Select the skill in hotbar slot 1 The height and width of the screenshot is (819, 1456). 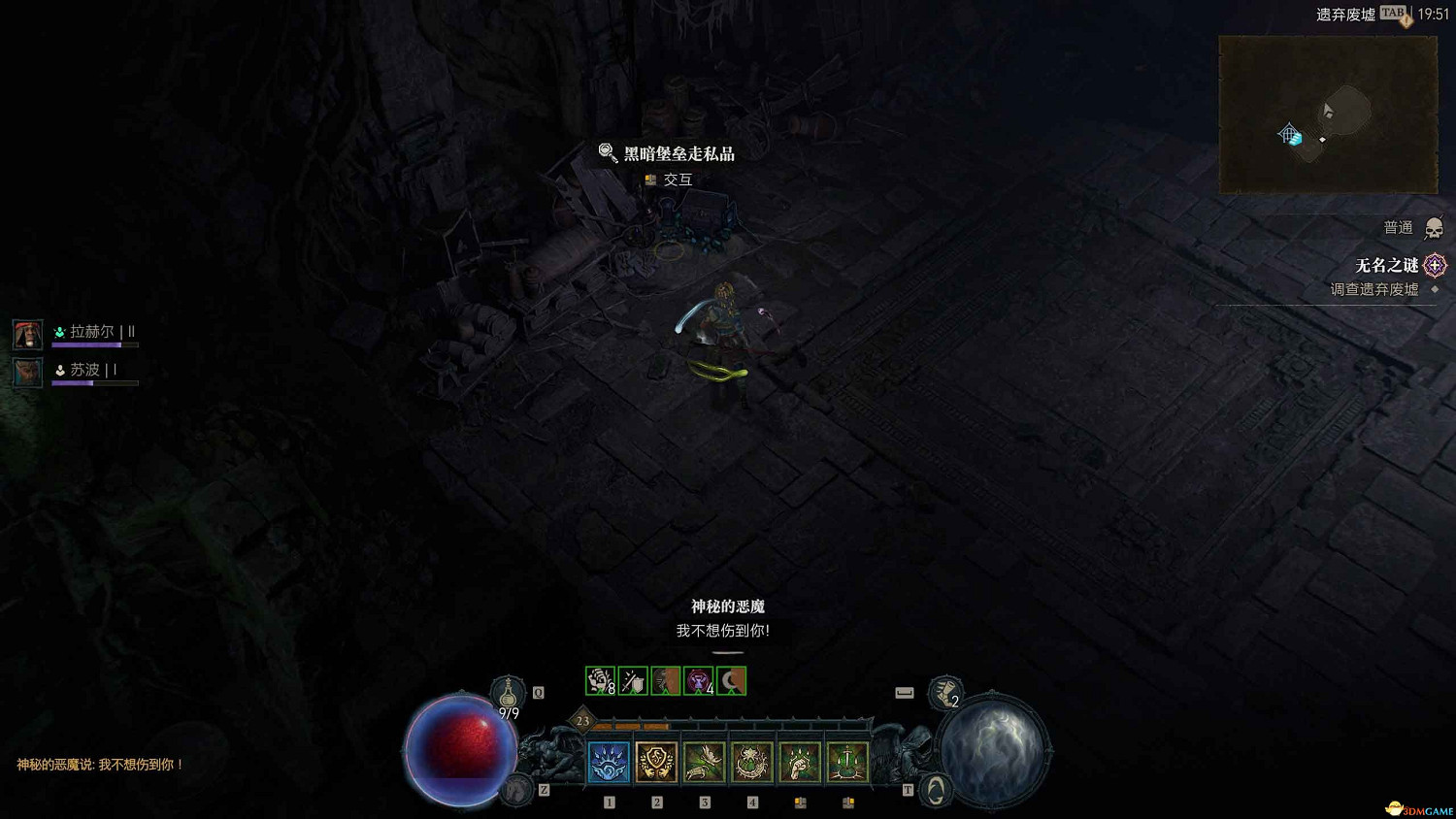(610, 762)
